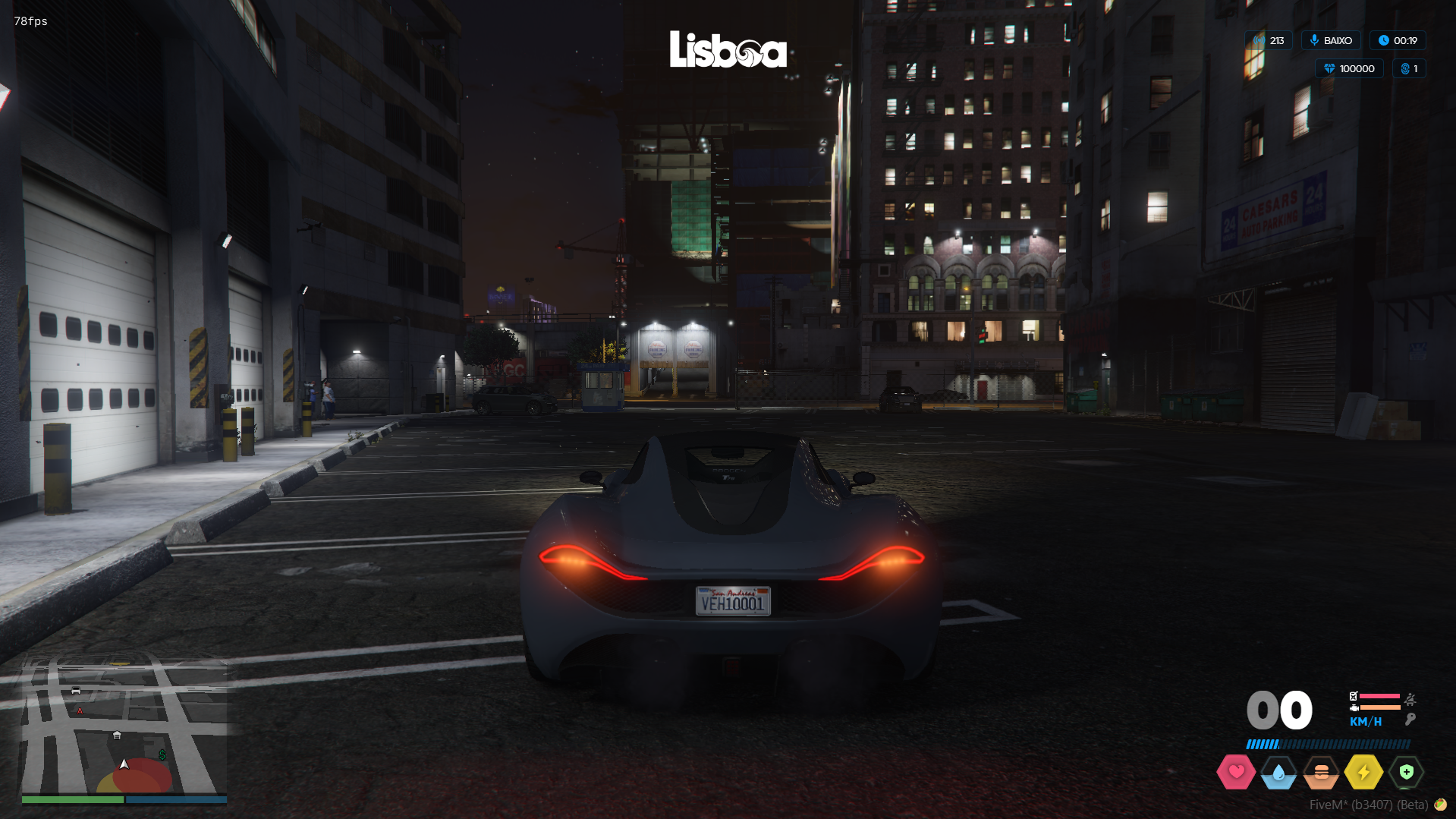The width and height of the screenshot is (1456, 819).
Task: Select the fingerprint player ID badge
Action: [1409, 68]
